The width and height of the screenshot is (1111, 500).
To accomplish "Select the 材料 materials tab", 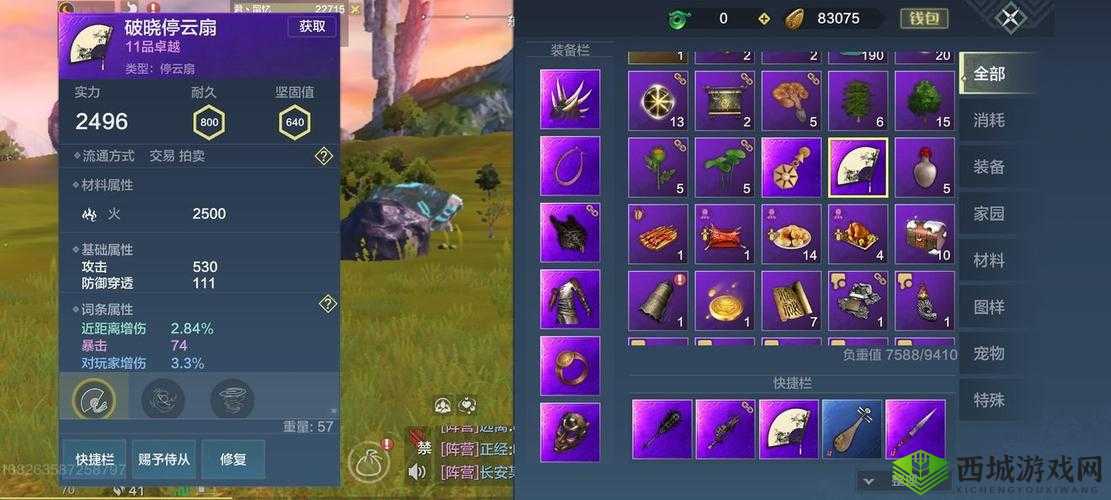I will 989,260.
